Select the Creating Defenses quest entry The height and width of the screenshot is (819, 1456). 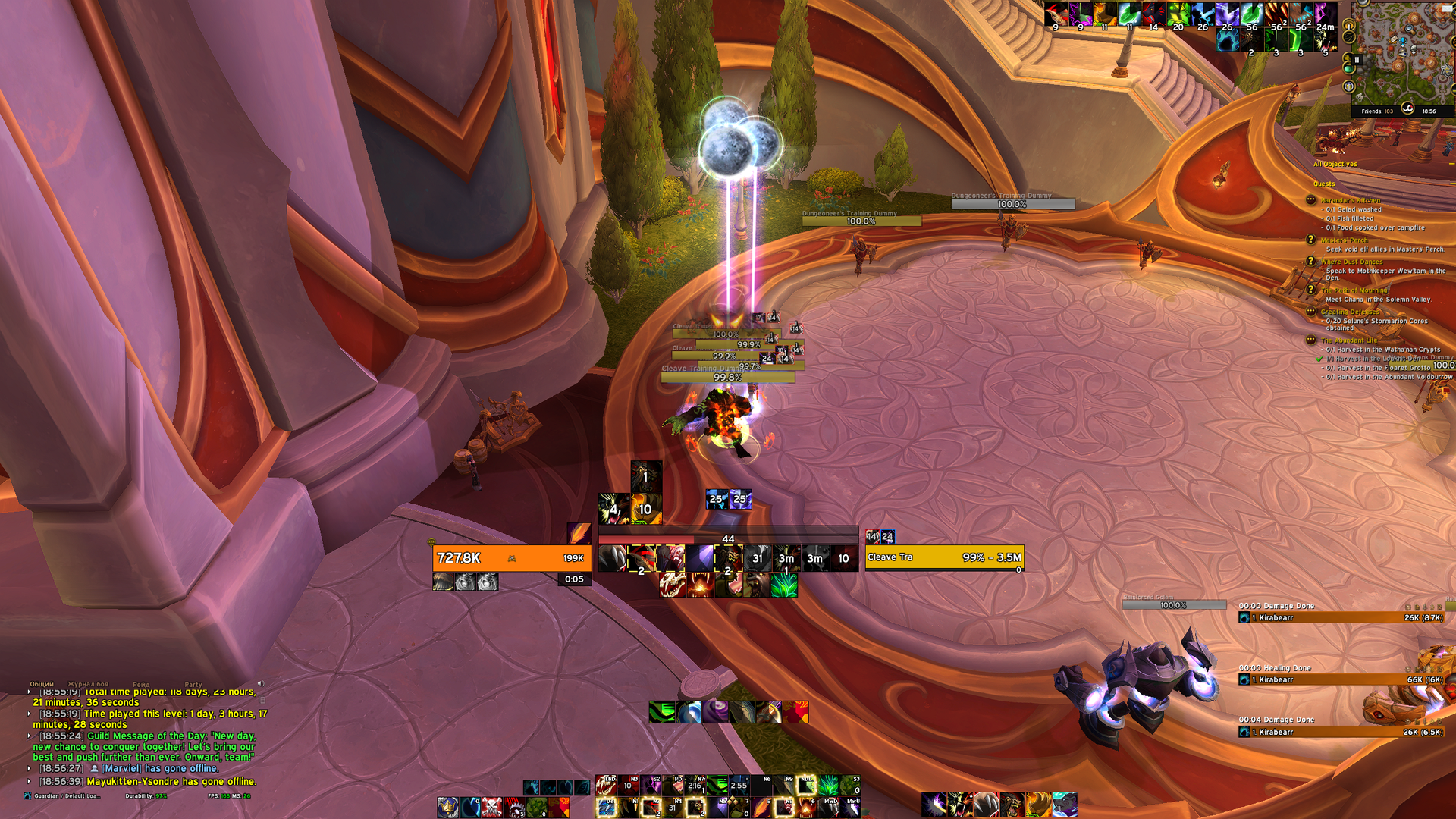click(x=1350, y=312)
